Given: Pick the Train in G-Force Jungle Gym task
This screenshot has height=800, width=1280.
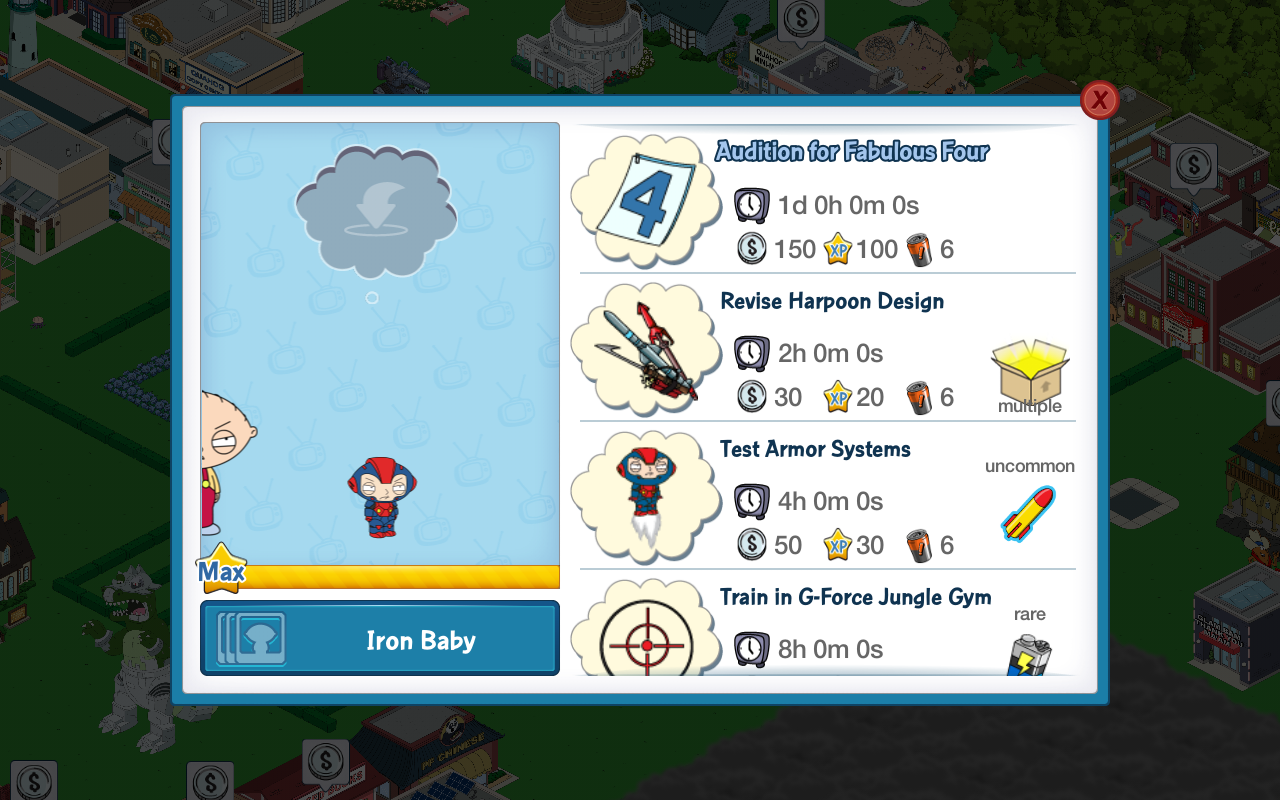Looking at the screenshot, I should pos(855,598).
